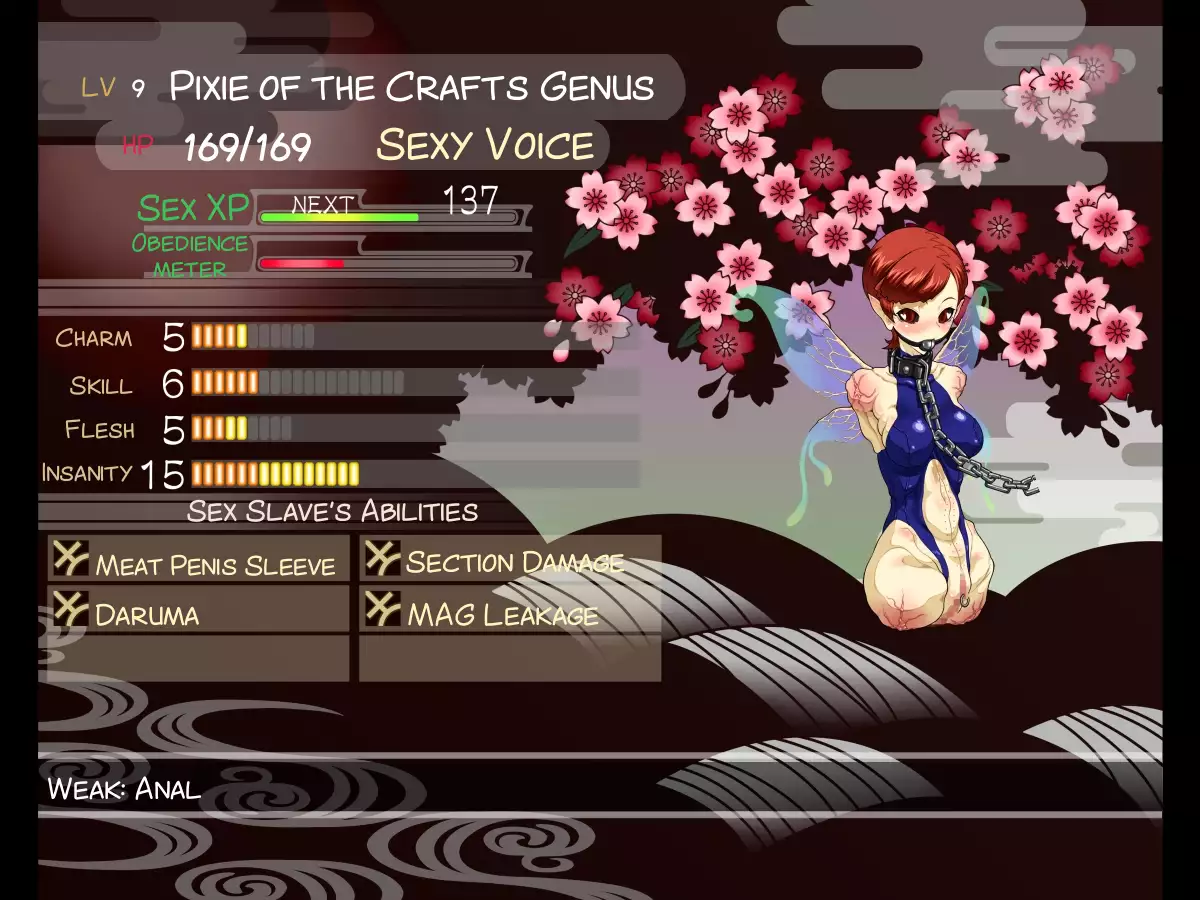This screenshot has height=900, width=1200.
Task: Choose the MAG Leakage ability
Action: [x=510, y=610]
